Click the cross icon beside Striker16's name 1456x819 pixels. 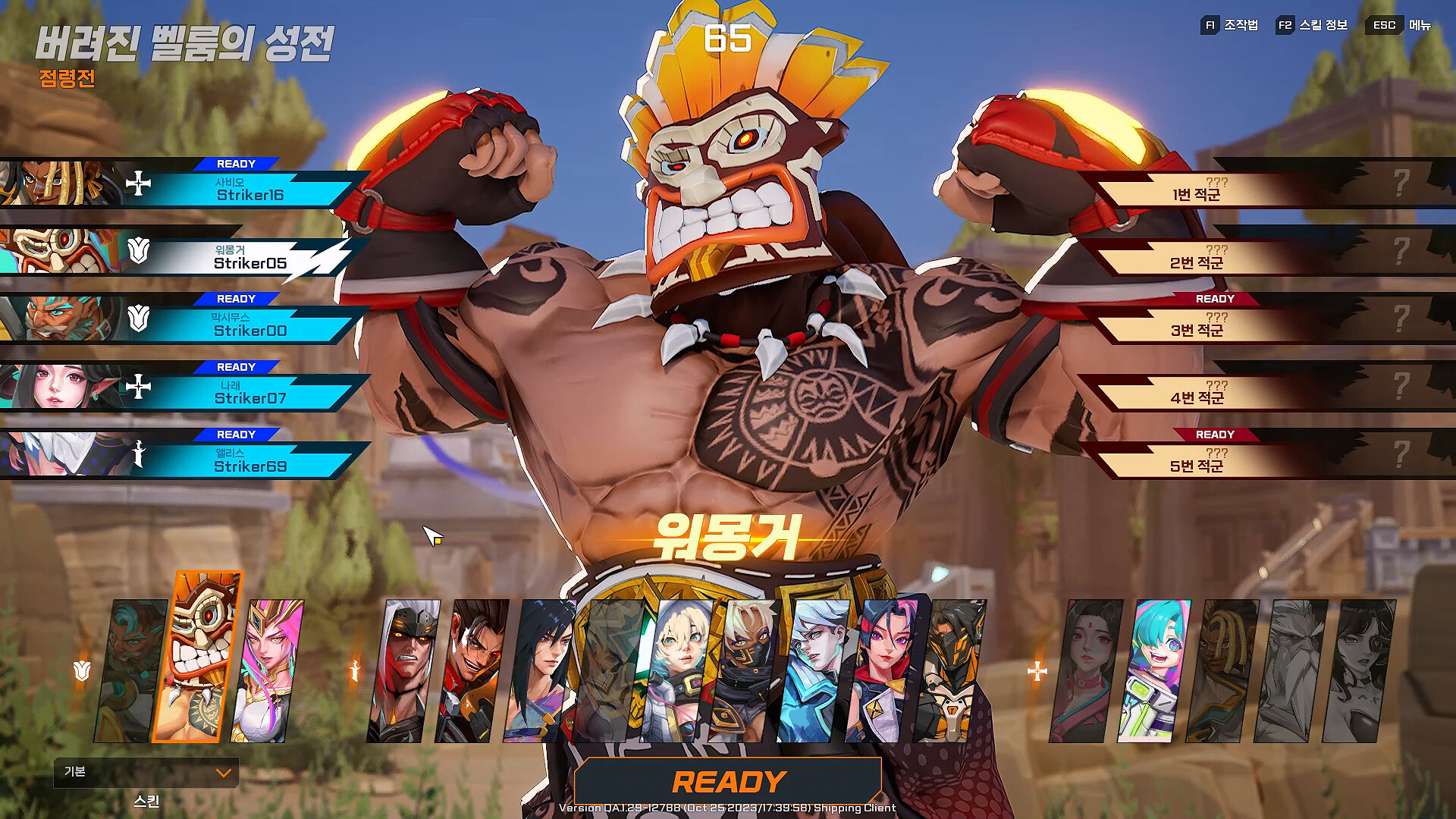click(x=139, y=184)
